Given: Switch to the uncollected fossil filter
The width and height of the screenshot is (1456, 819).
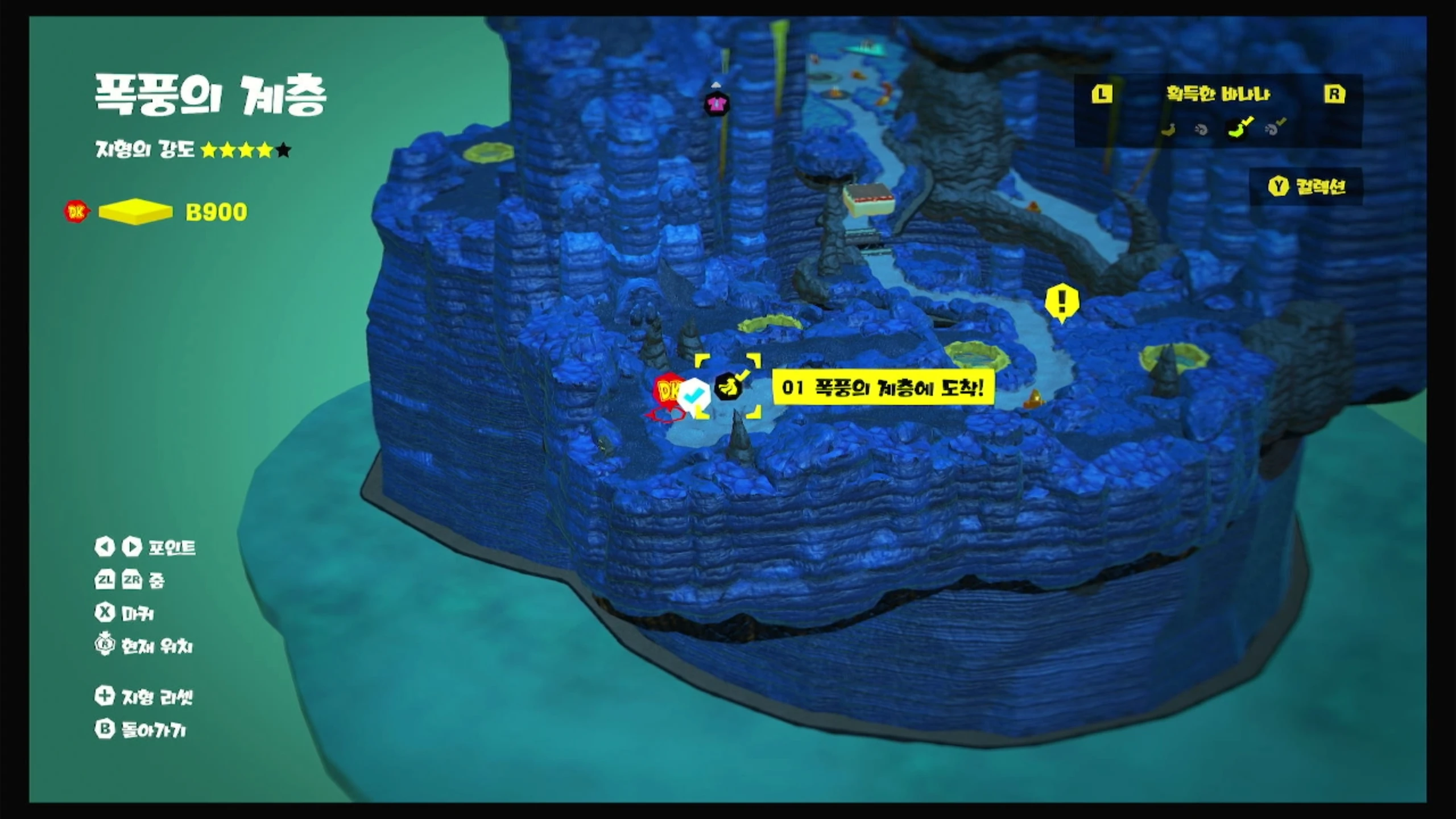Looking at the screenshot, I should coord(1201,129).
